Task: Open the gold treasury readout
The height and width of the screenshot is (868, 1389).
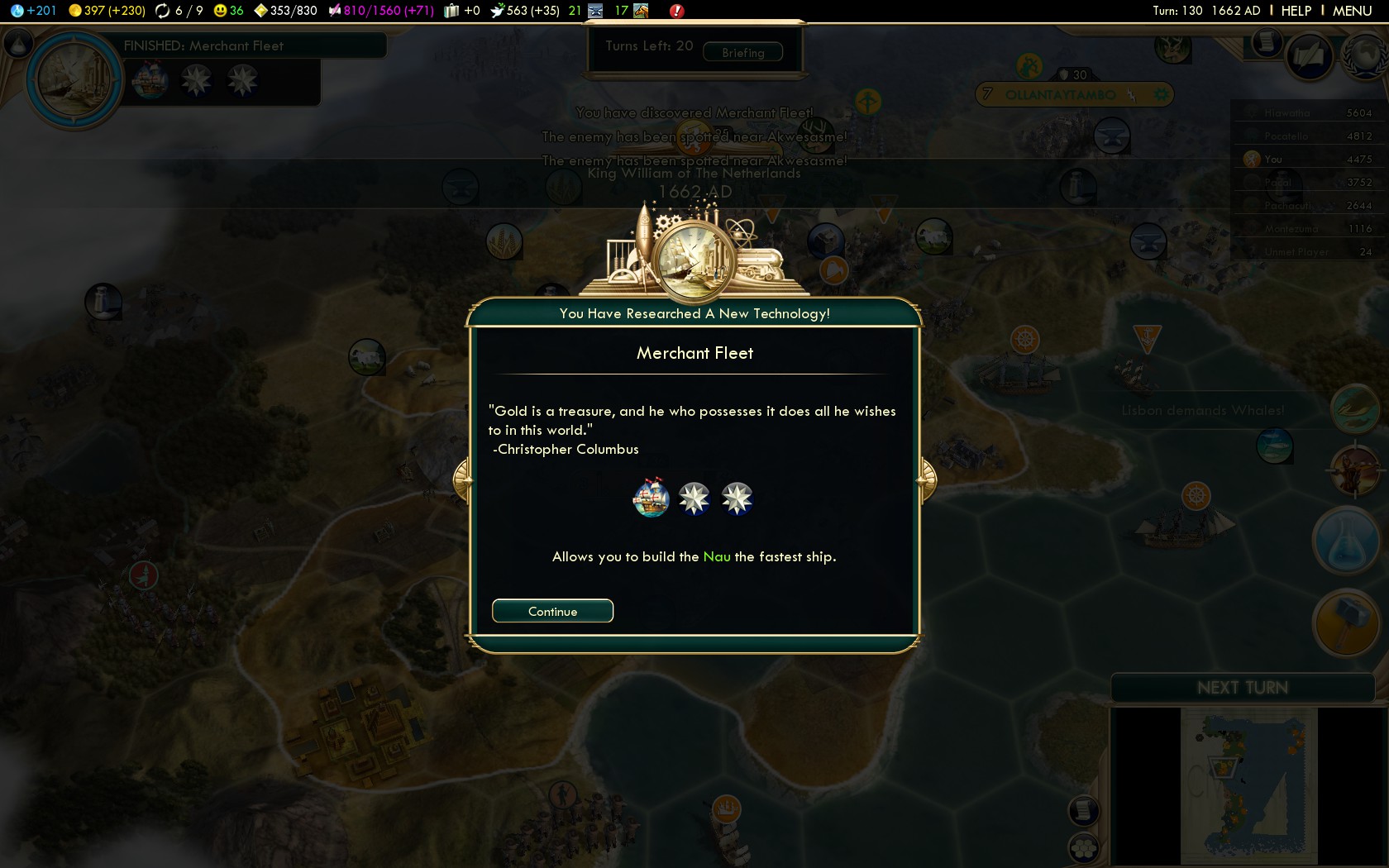Action: (x=107, y=11)
